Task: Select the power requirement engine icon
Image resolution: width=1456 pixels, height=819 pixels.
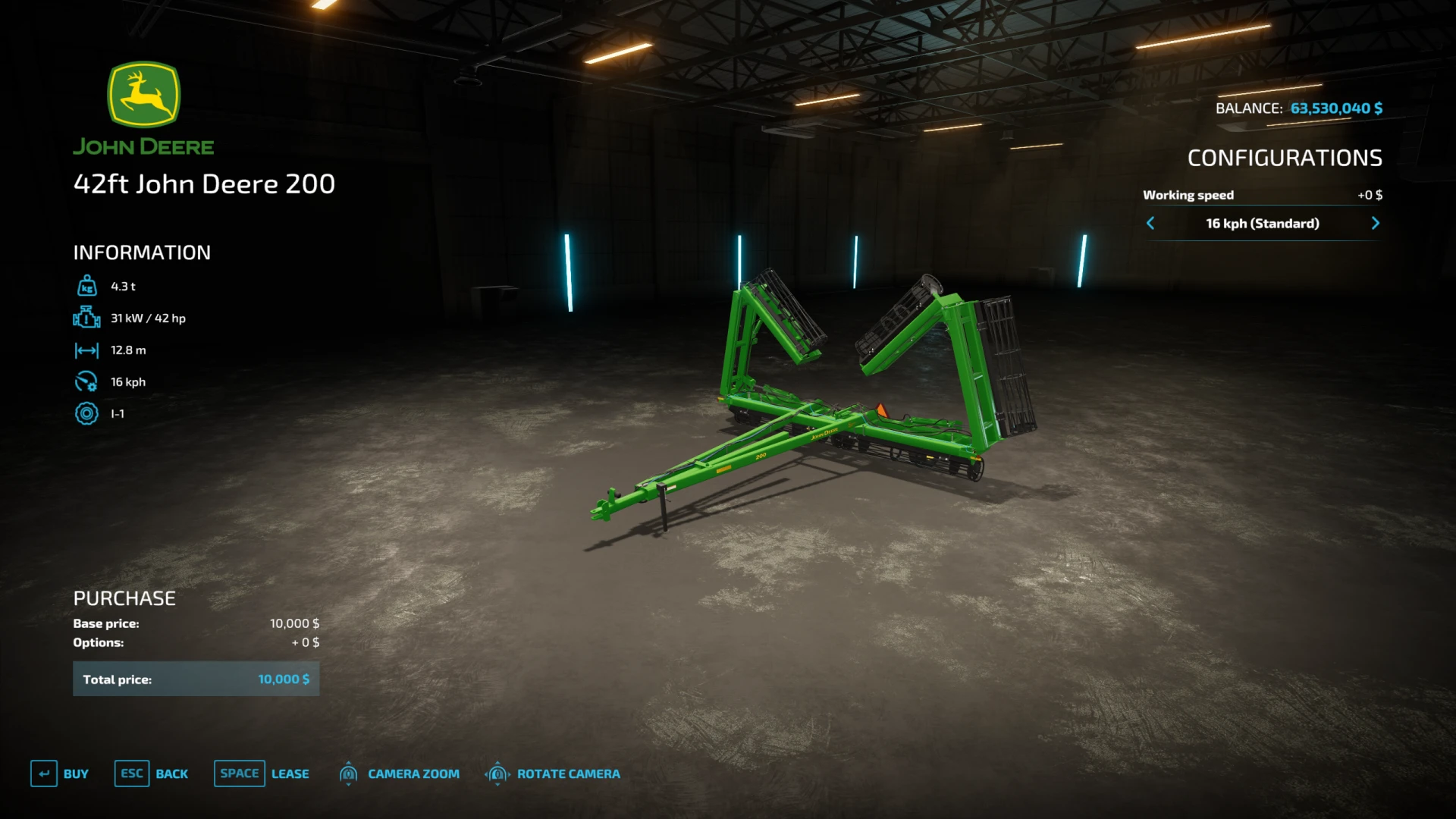Action: tap(87, 318)
